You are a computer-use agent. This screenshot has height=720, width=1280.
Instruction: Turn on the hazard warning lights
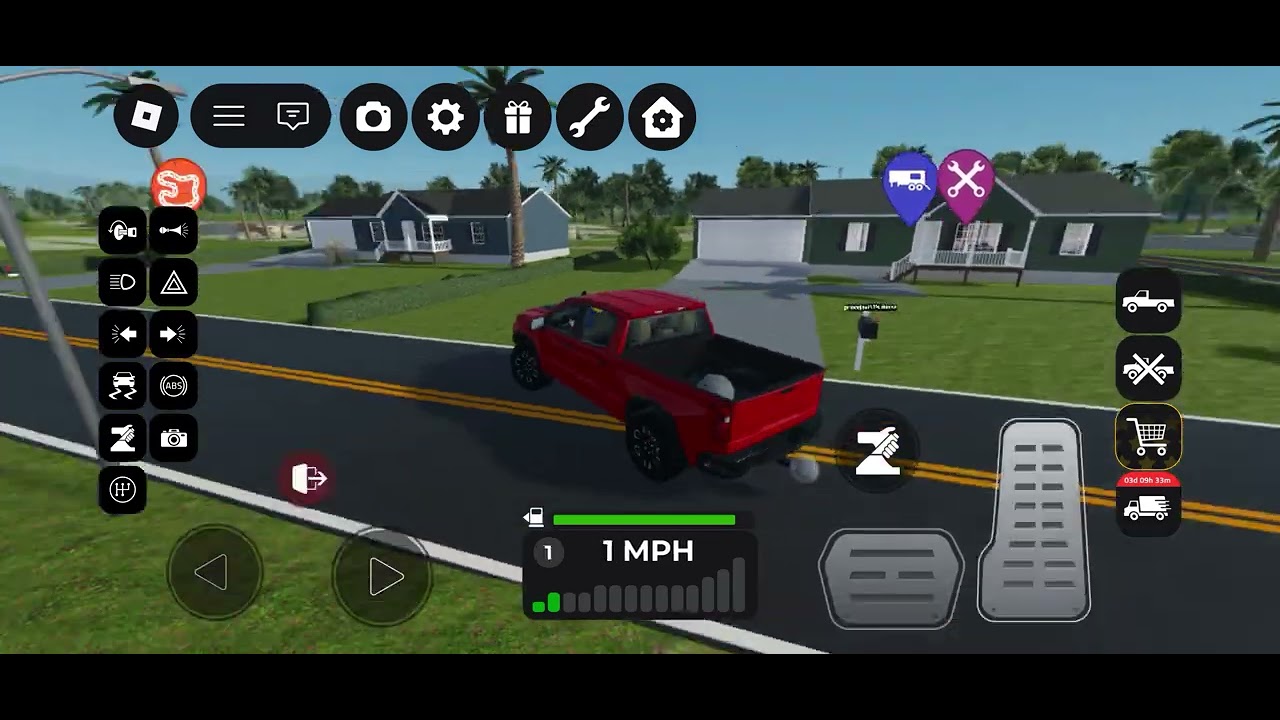coord(173,284)
